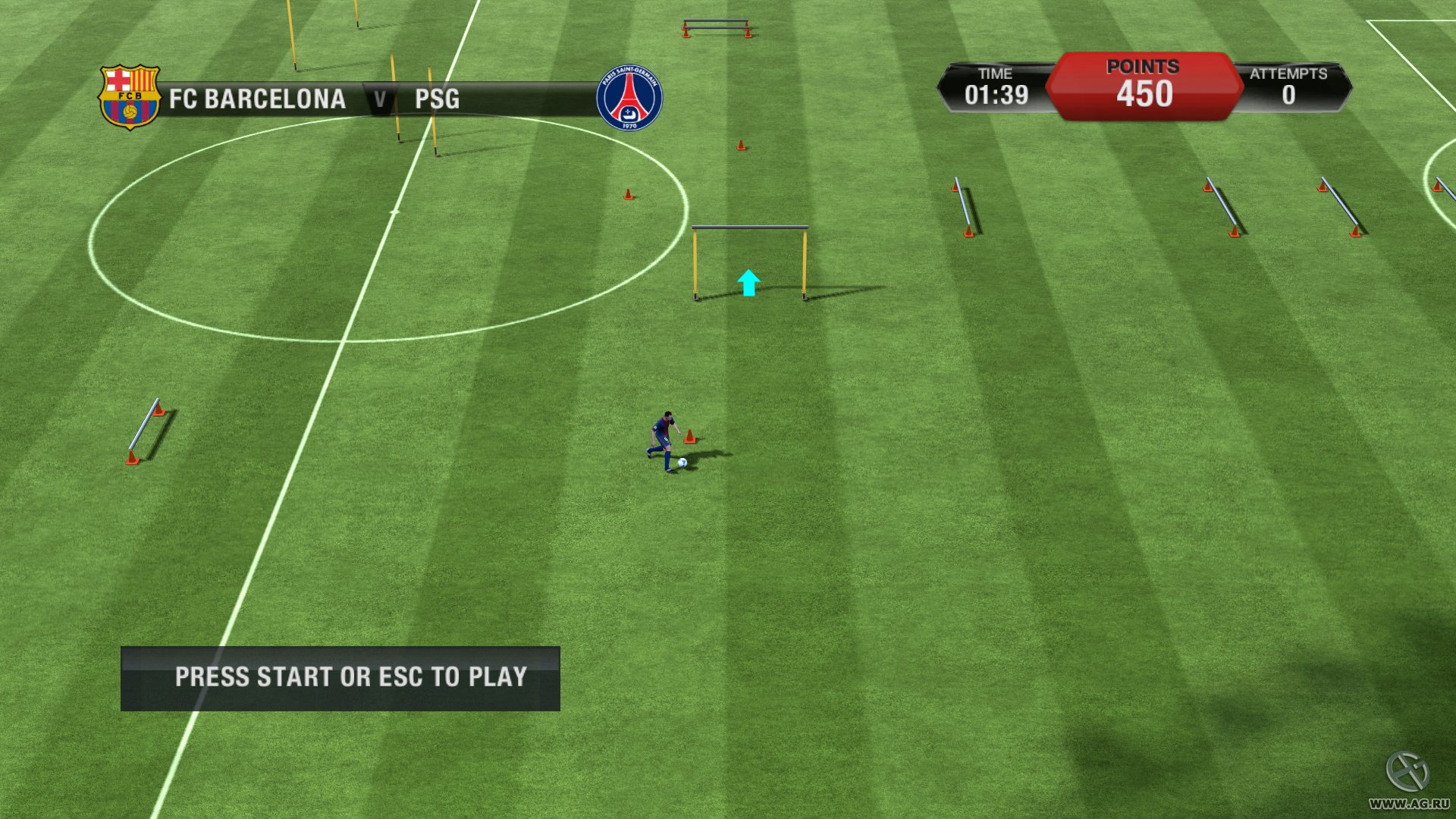Viewport: 1456px width, 819px height.
Task: Select the cyan target arrow indicator
Action: (x=748, y=284)
